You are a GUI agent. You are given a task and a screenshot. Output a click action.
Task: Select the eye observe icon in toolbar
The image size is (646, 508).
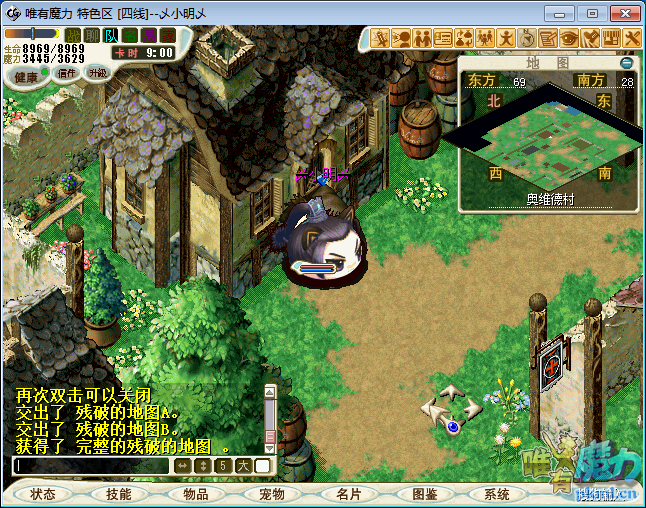click(569, 38)
